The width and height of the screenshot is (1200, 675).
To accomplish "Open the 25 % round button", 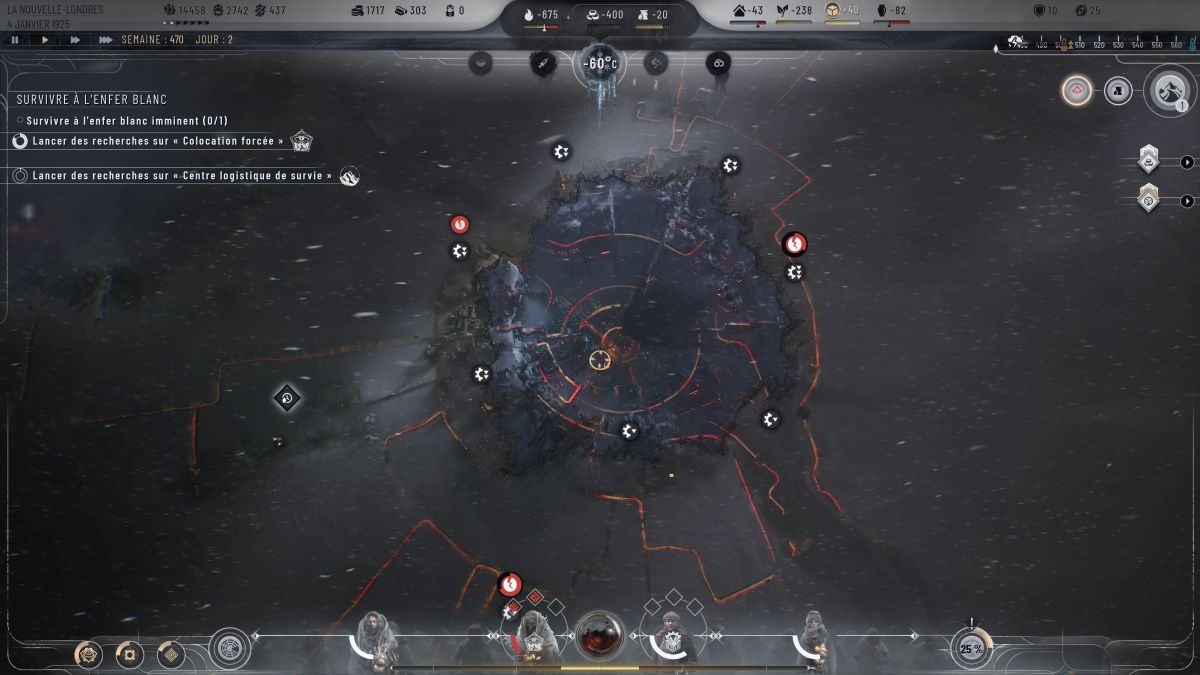I will coord(971,648).
